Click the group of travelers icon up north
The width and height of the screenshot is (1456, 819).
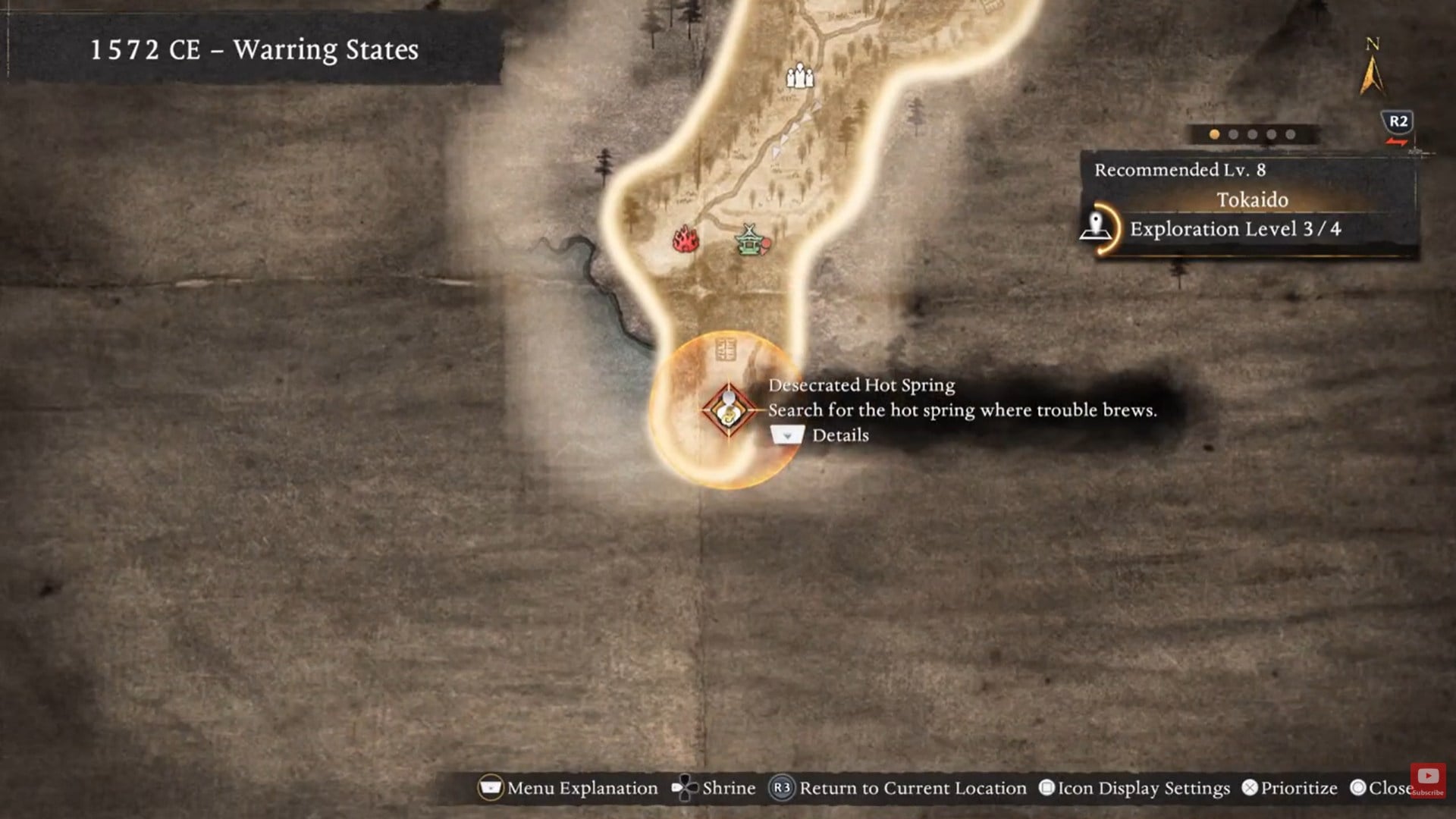[x=799, y=76]
